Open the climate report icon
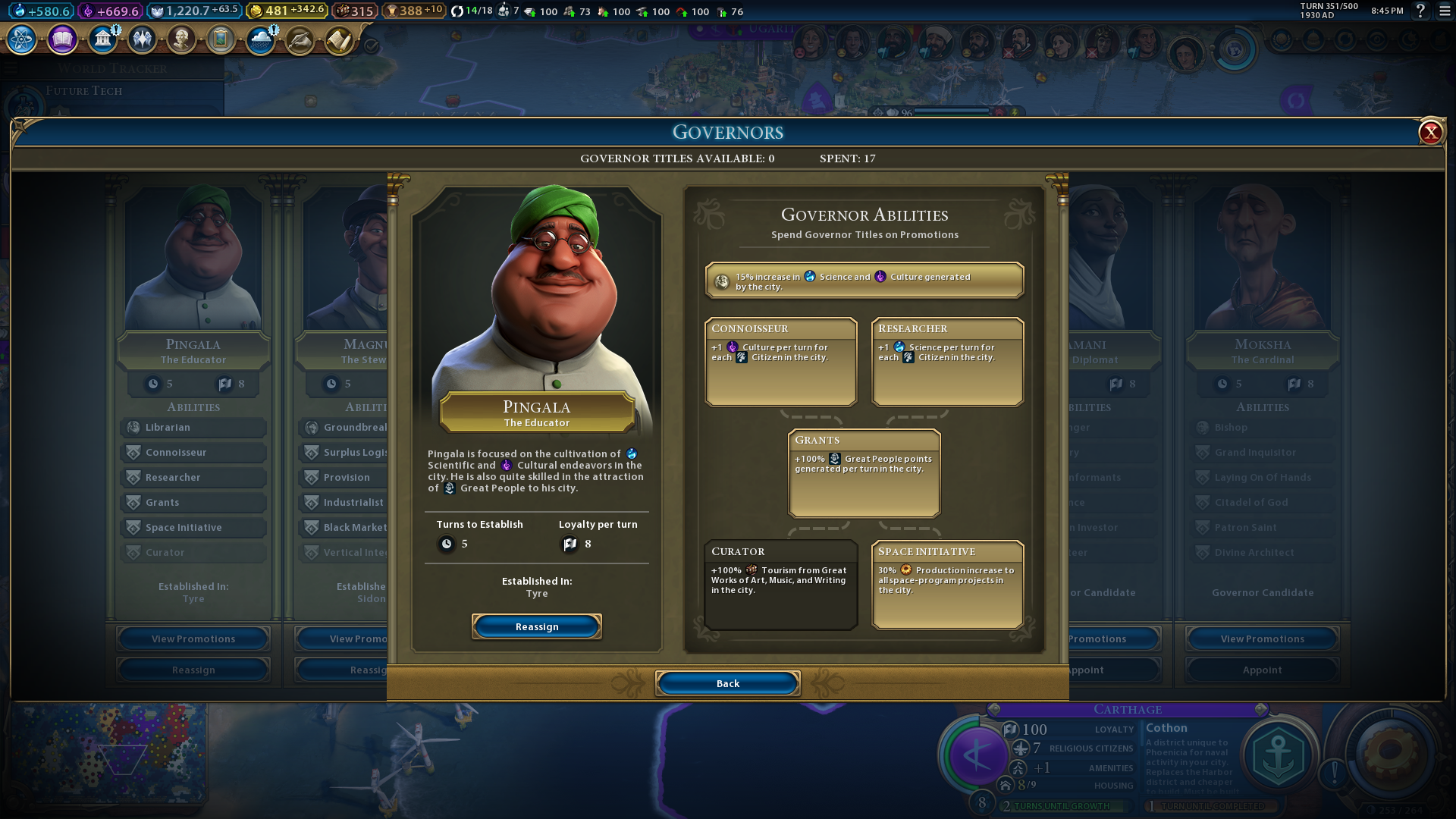This screenshot has height=819, width=1456. tap(260, 39)
